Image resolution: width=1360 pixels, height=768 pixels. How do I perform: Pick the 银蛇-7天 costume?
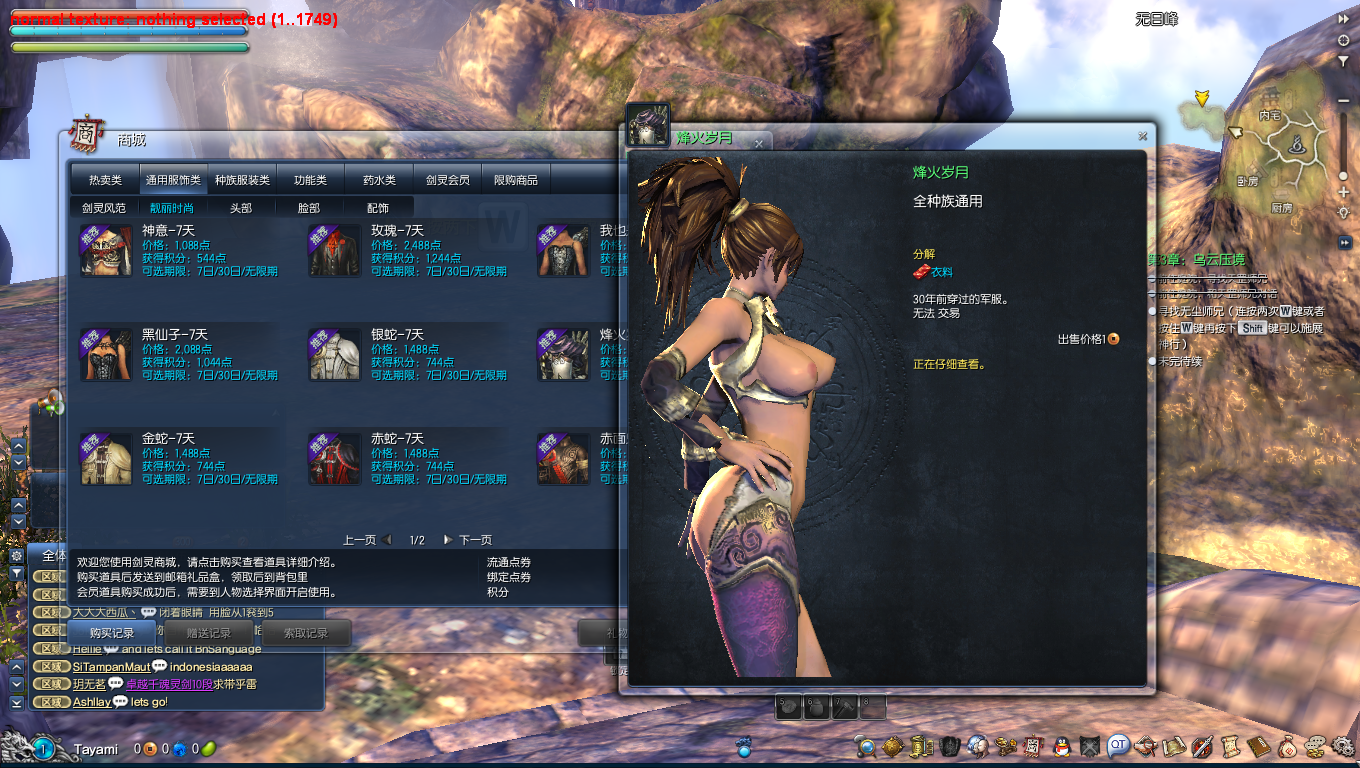(335, 355)
